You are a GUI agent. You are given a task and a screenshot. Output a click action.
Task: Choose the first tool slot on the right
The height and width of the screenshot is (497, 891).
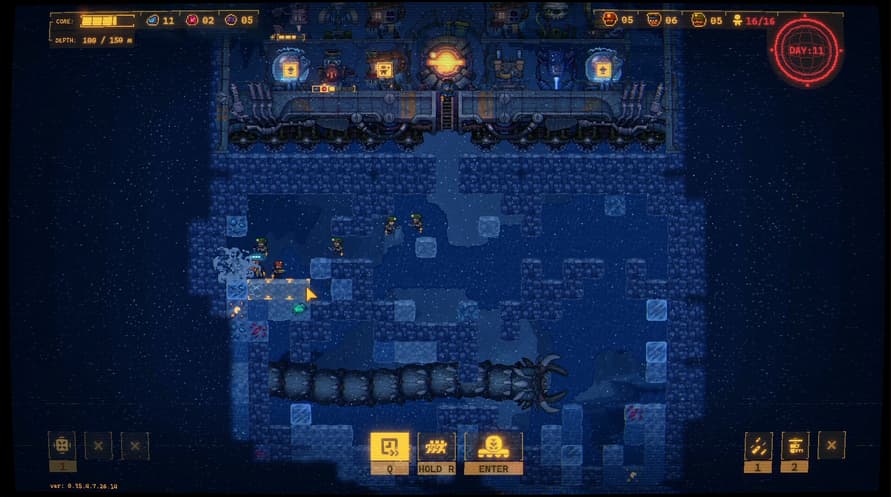(x=758, y=445)
